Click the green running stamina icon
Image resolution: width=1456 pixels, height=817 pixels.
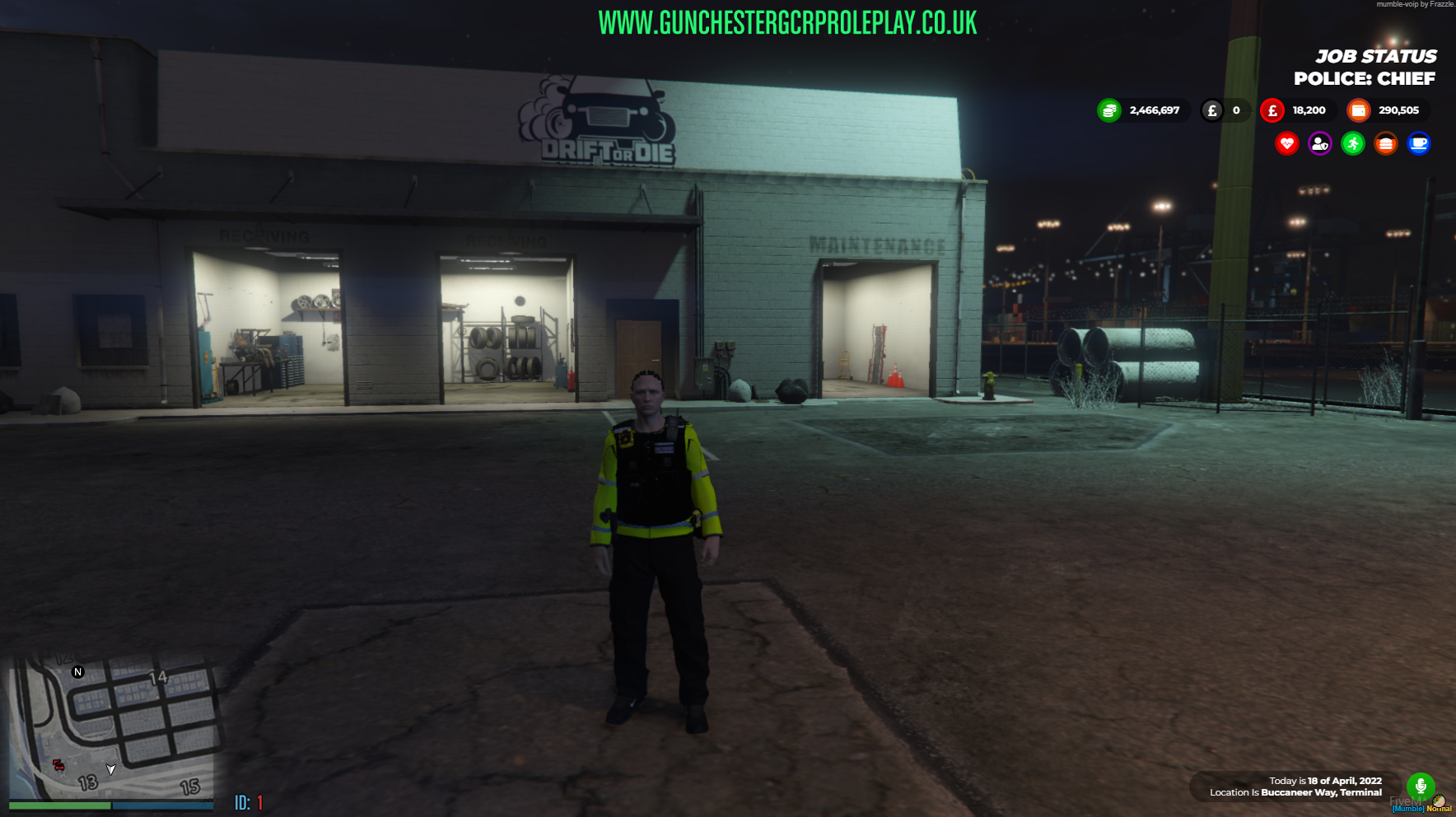click(x=1353, y=144)
